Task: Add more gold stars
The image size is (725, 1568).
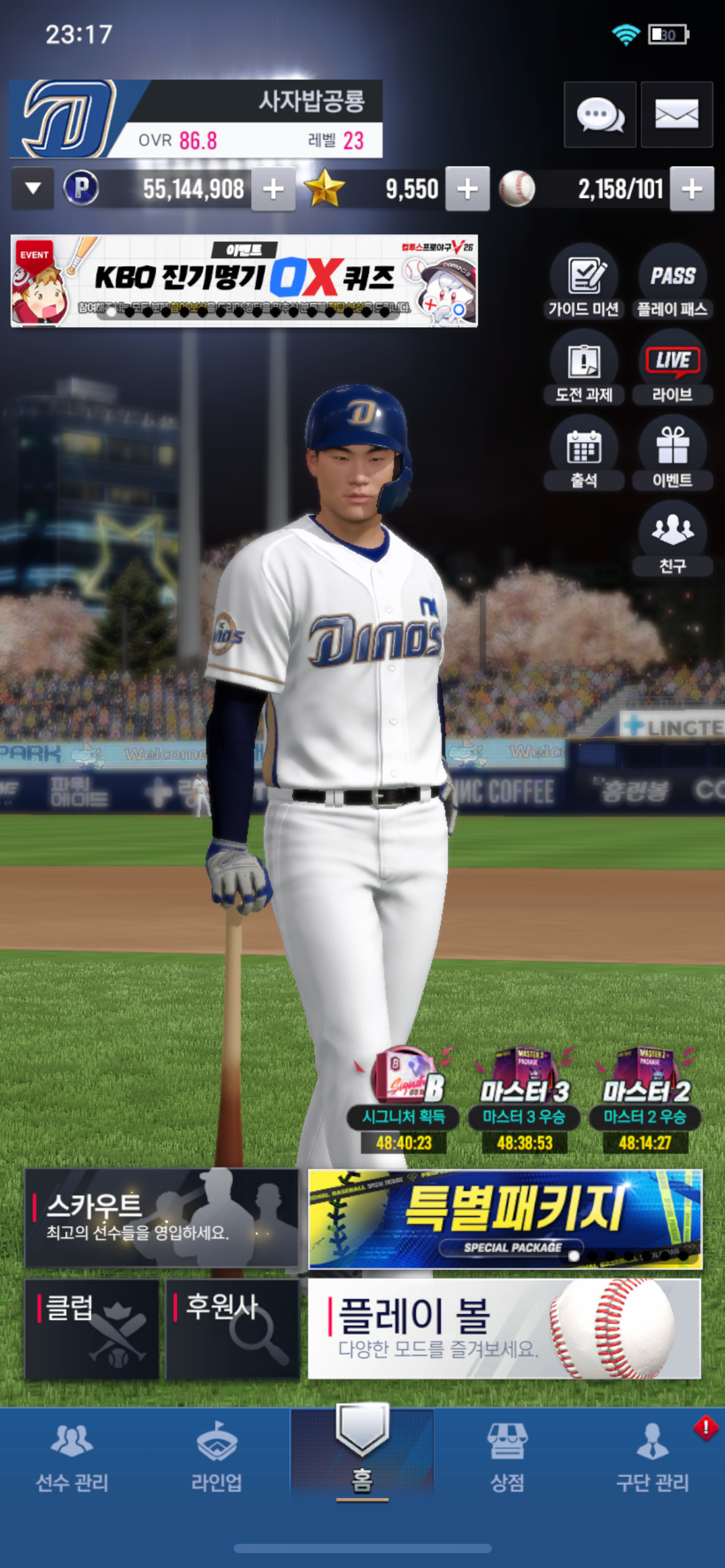Action: pos(467,189)
